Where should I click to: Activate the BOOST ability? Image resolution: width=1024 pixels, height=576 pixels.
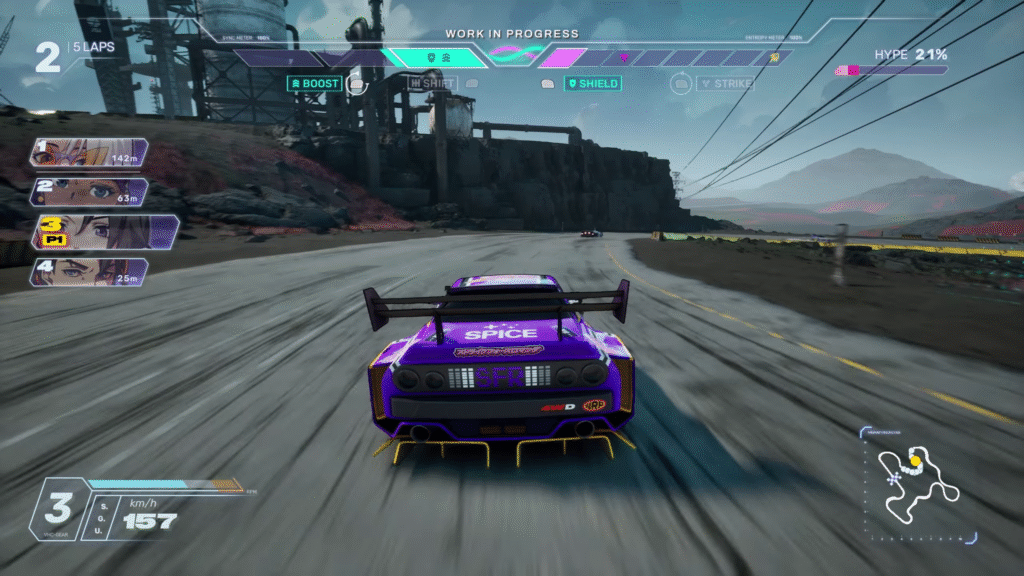pyautogui.click(x=314, y=84)
